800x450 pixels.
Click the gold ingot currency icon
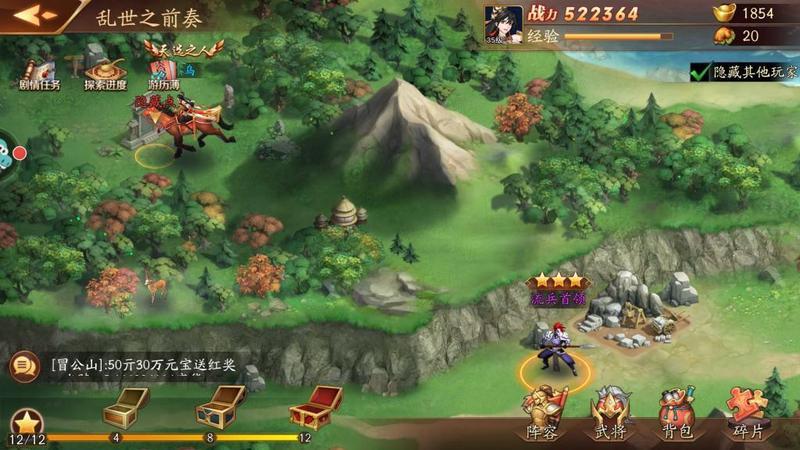(x=717, y=13)
